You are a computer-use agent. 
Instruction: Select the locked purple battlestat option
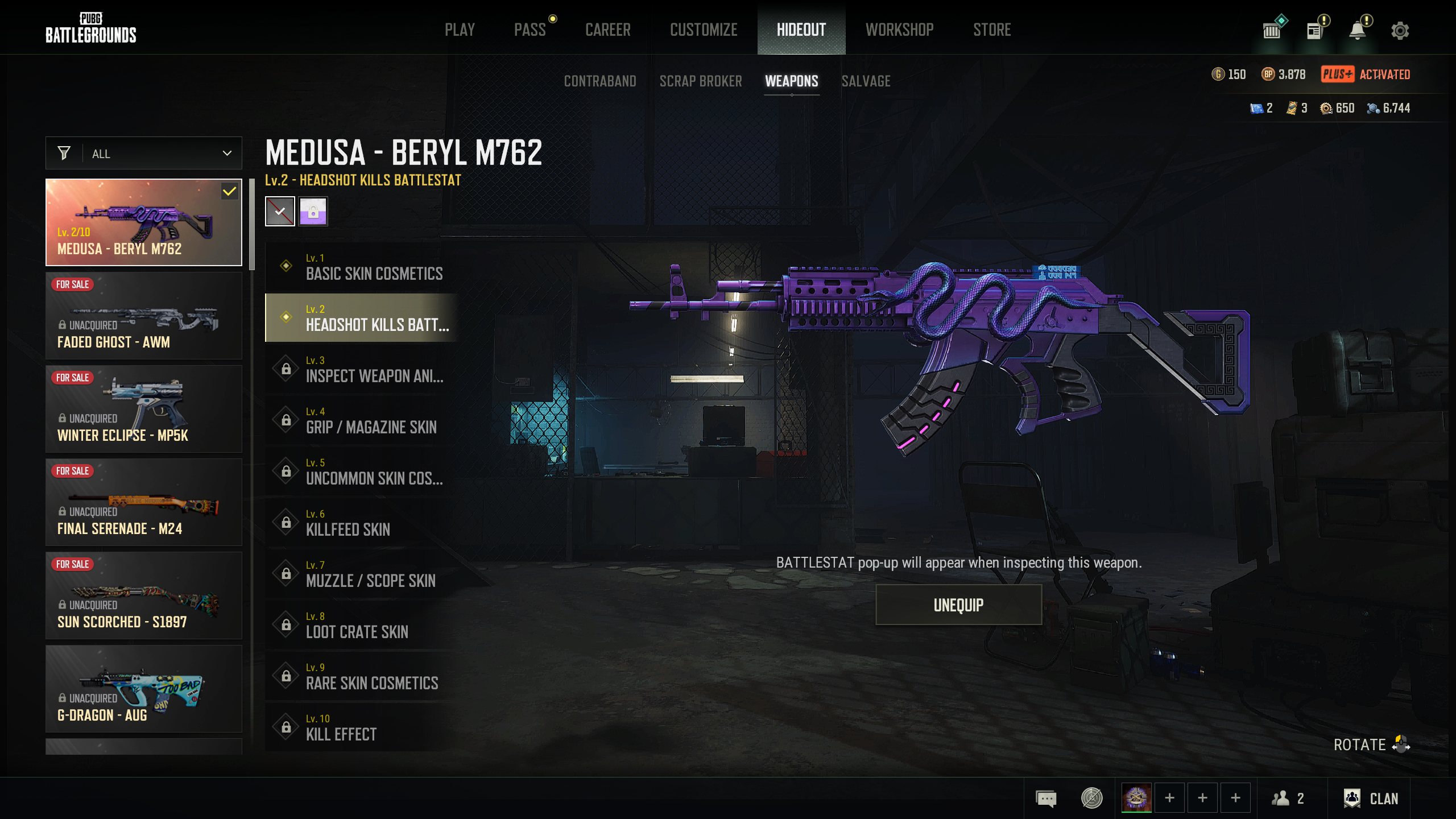[313, 212]
